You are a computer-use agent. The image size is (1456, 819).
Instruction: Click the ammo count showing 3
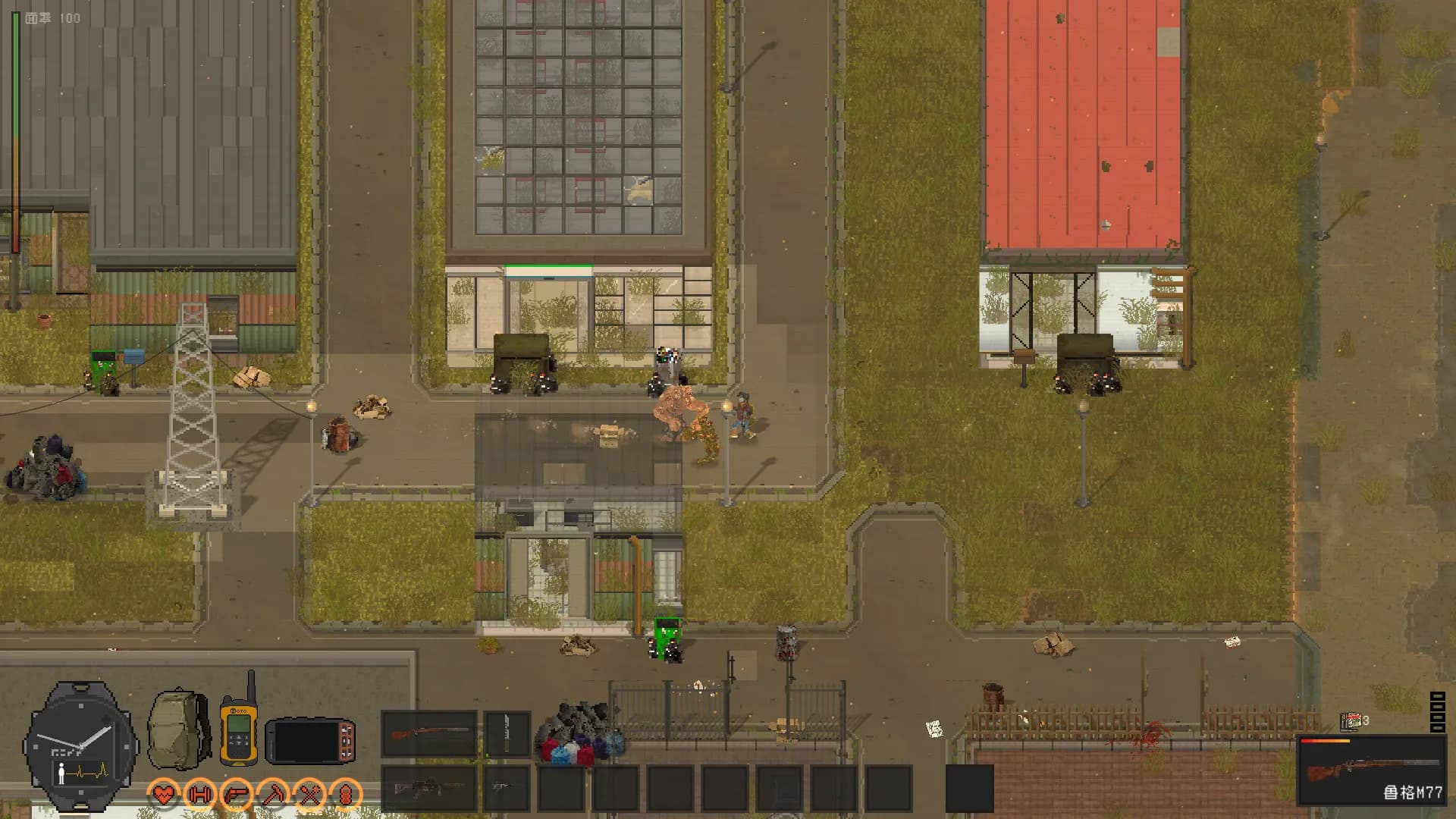1366,719
